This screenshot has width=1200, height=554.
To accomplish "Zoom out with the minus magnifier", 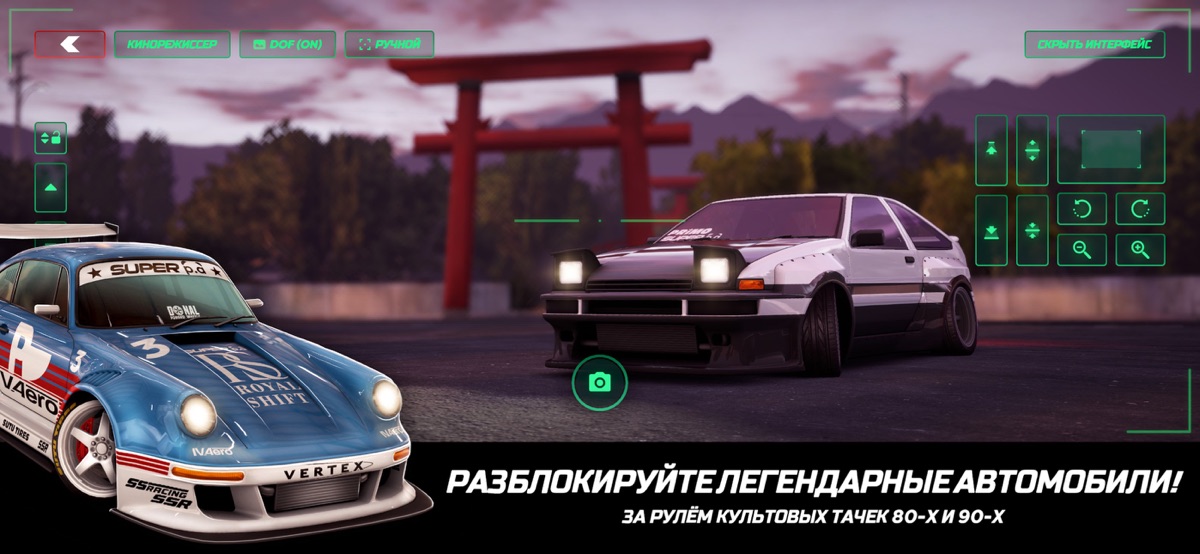I will tap(1082, 249).
